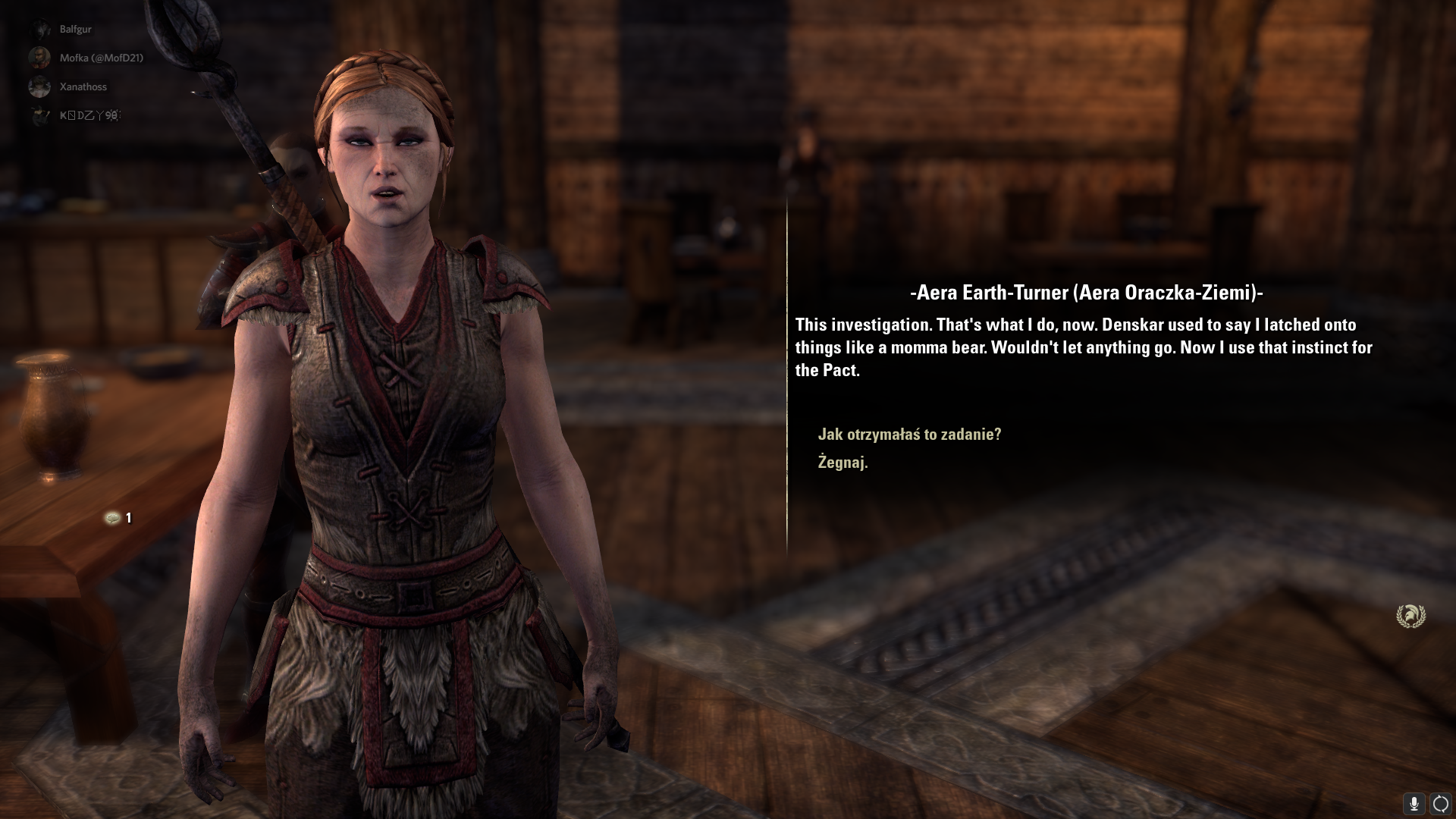The image size is (1456, 819).
Task: Click the laurel wreath helmet icon
Action: (1410, 615)
